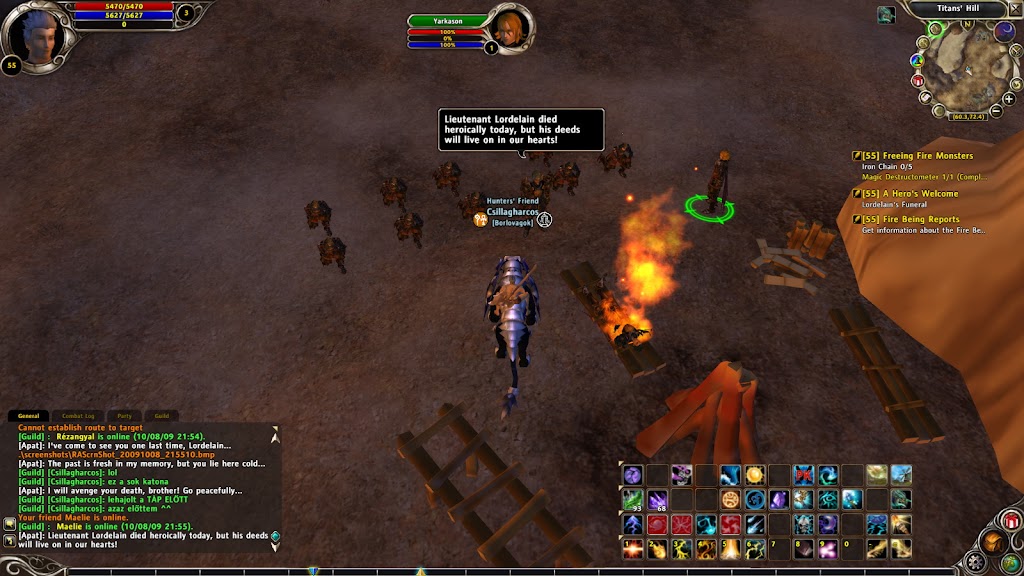Use the green item stack of 93

click(632, 498)
